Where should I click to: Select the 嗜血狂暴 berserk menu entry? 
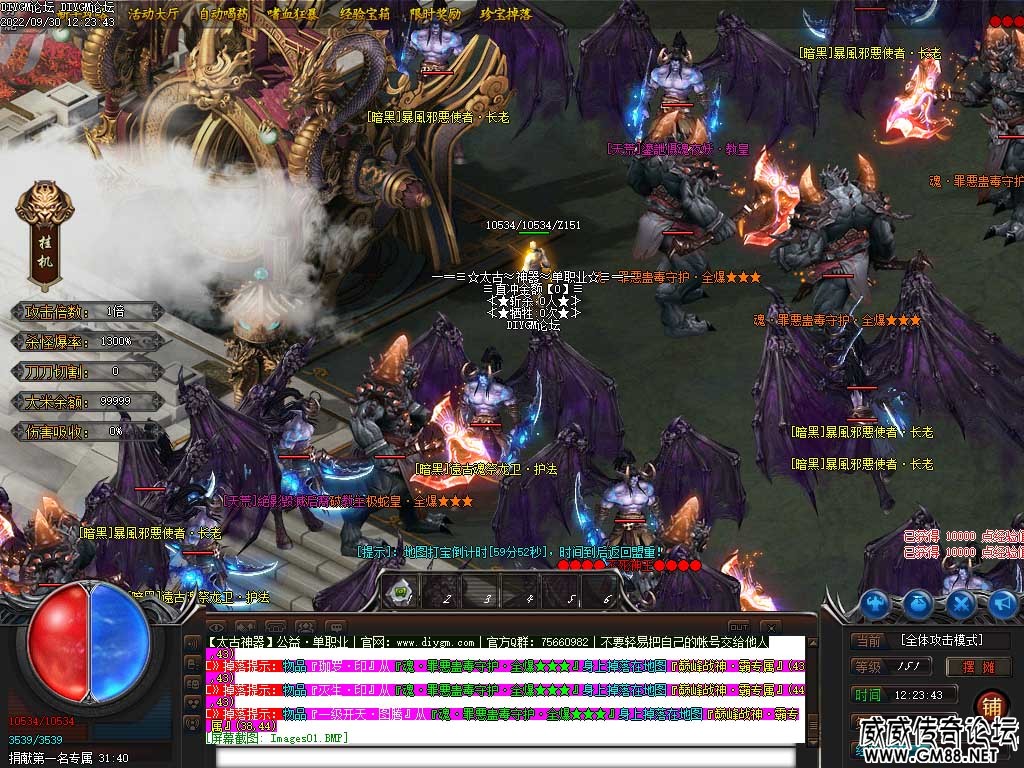(294, 14)
